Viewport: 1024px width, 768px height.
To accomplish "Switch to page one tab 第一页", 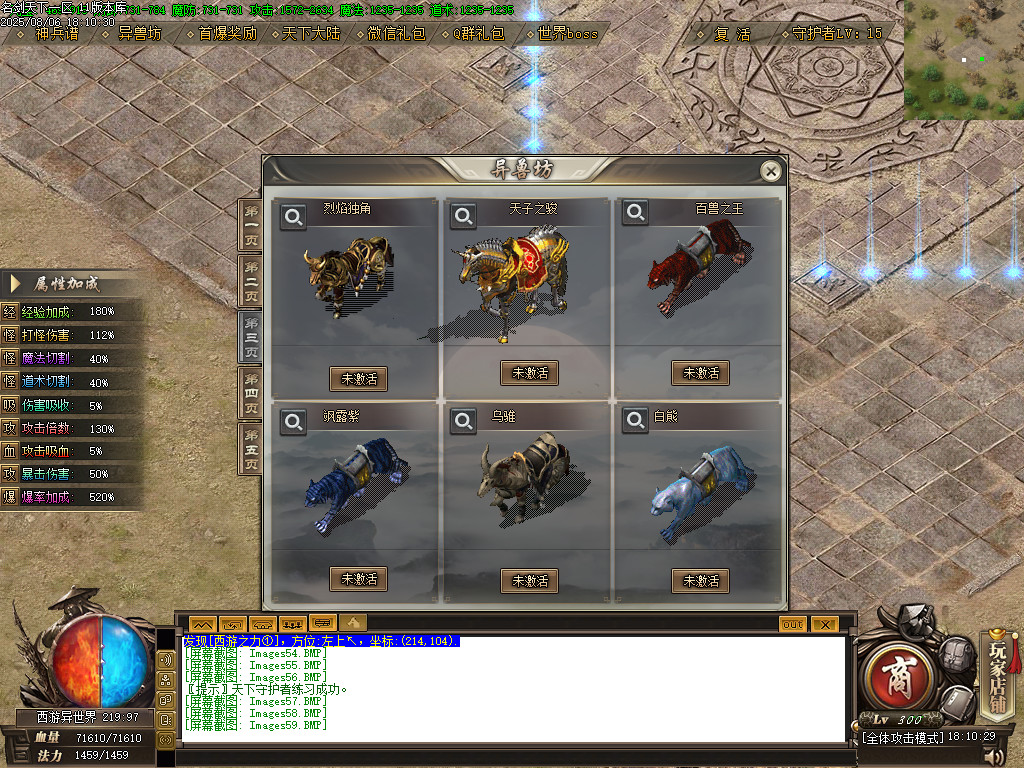I will pyautogui.click(x=251, y=225).
